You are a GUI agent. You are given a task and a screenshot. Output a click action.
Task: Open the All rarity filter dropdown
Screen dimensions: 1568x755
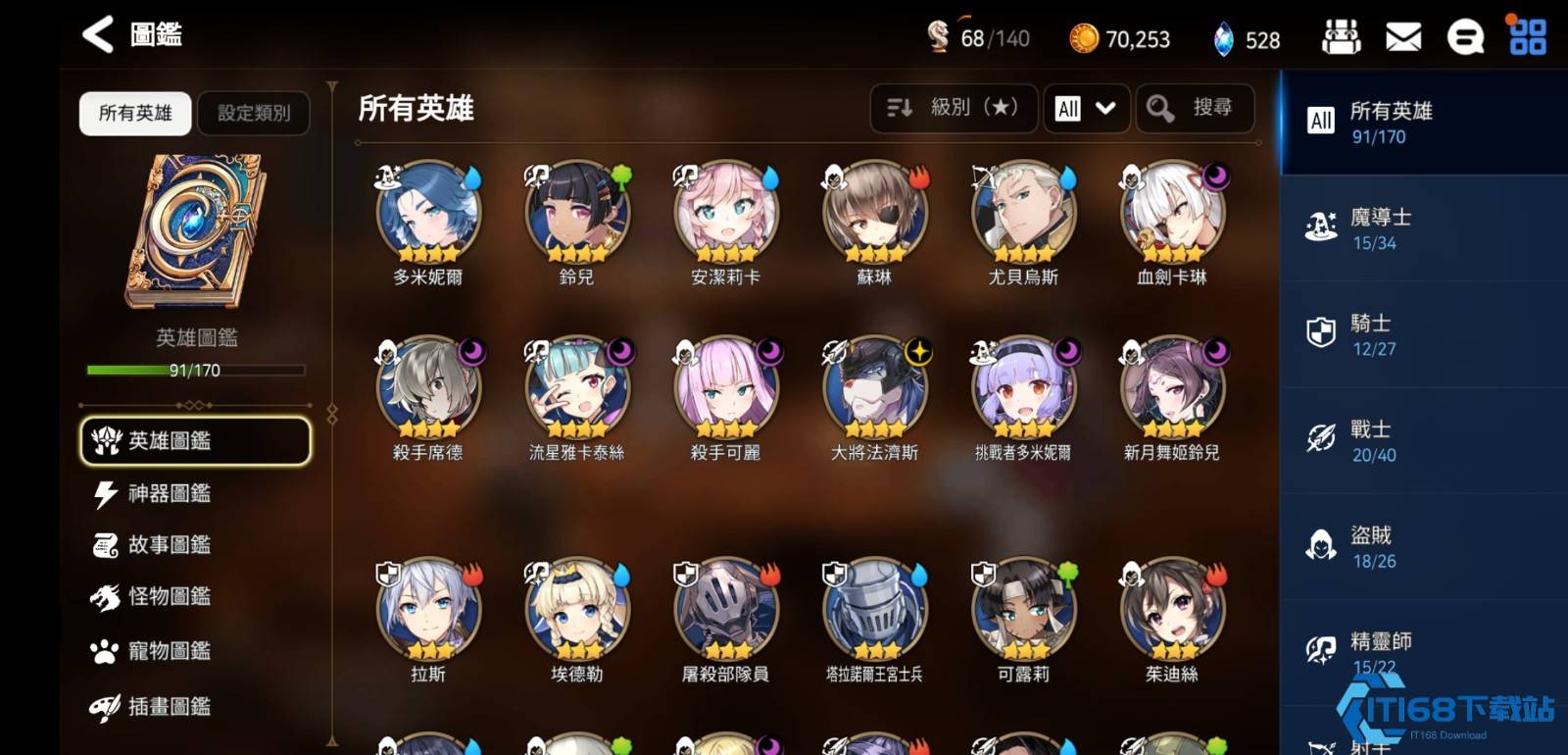[x=1086, y=108]
